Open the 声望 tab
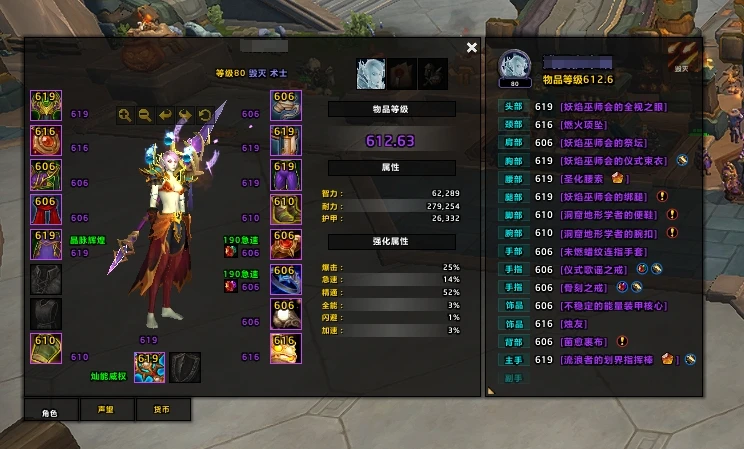Image resolution: width=744 pixels, height=449 pixels. click(x=105, y=409)
